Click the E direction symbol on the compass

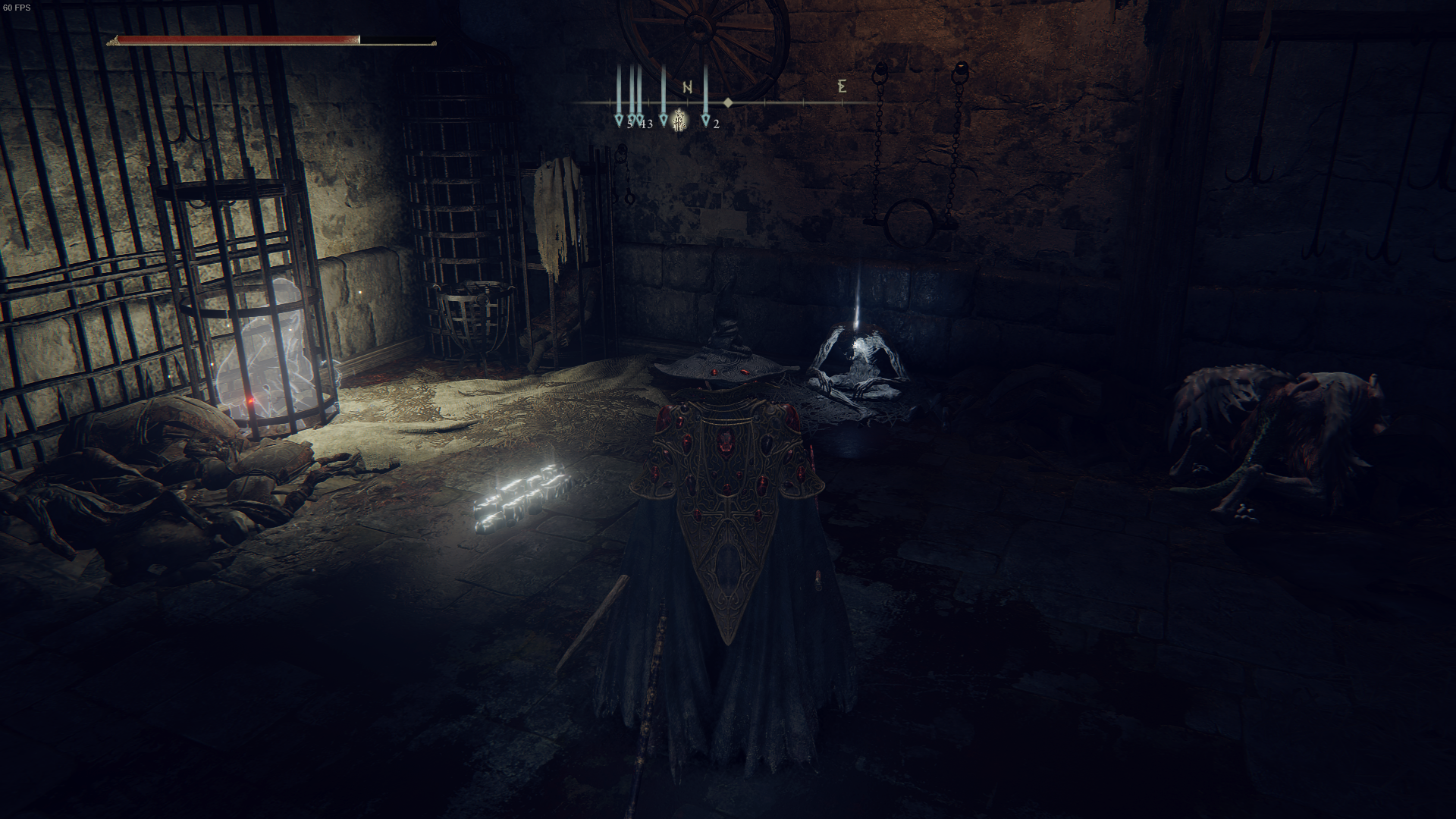tap(843, 86)
